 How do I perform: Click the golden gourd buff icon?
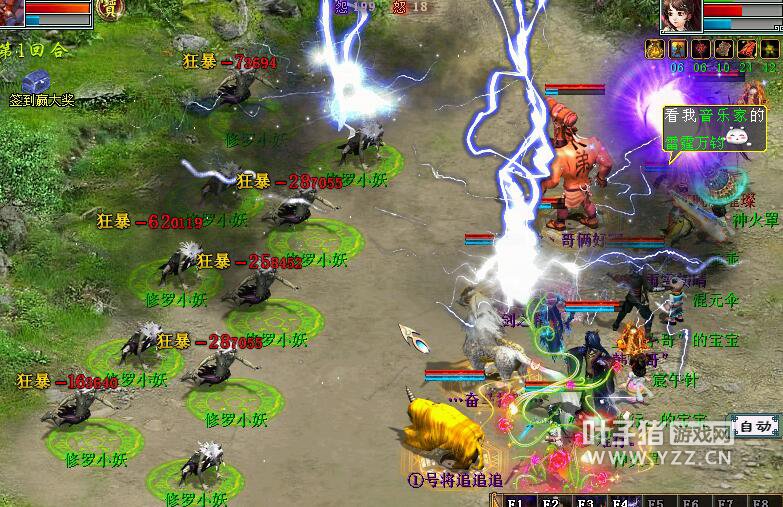(x=656, y=49)
